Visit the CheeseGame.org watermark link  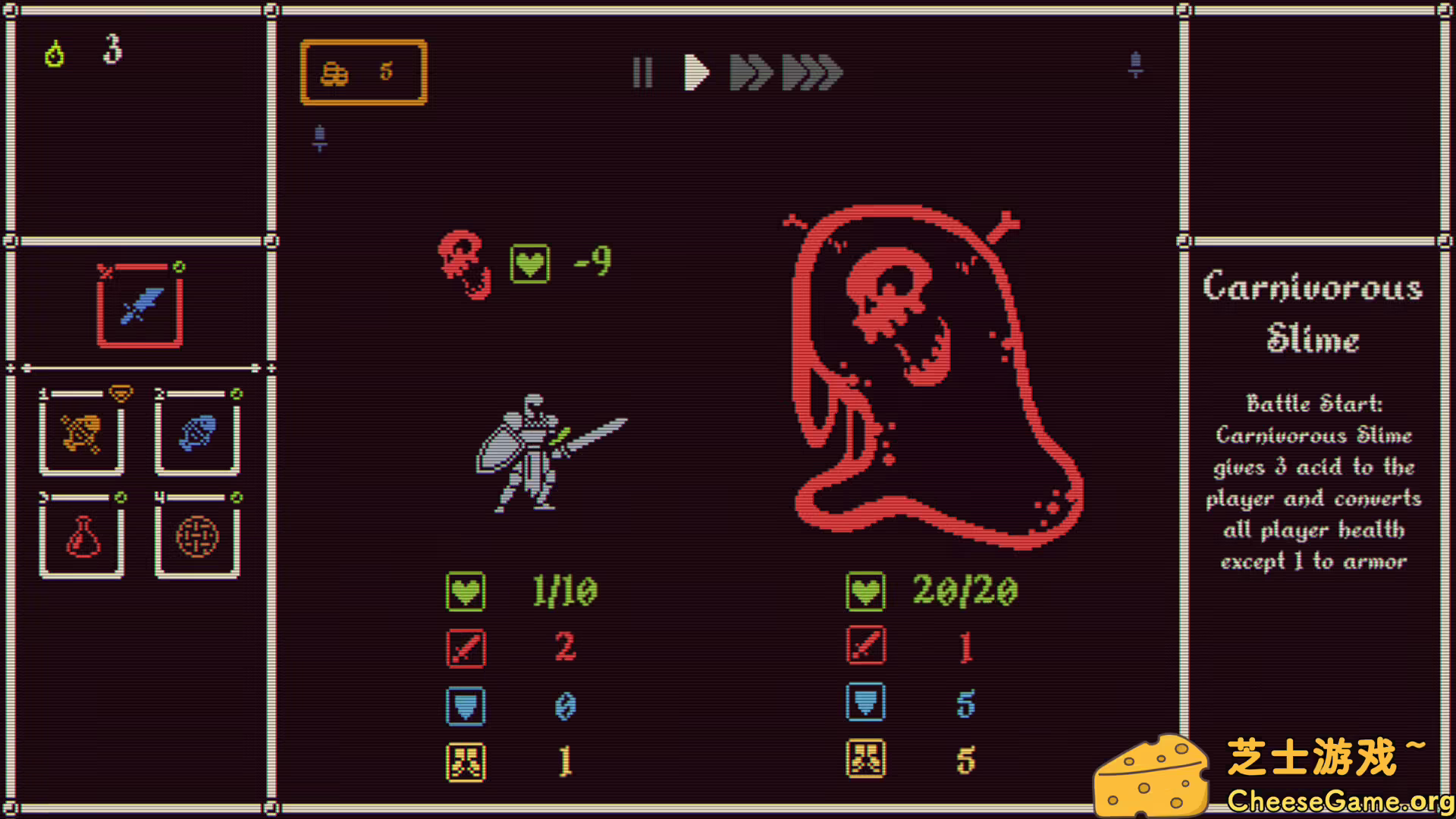coord(1335,799)
